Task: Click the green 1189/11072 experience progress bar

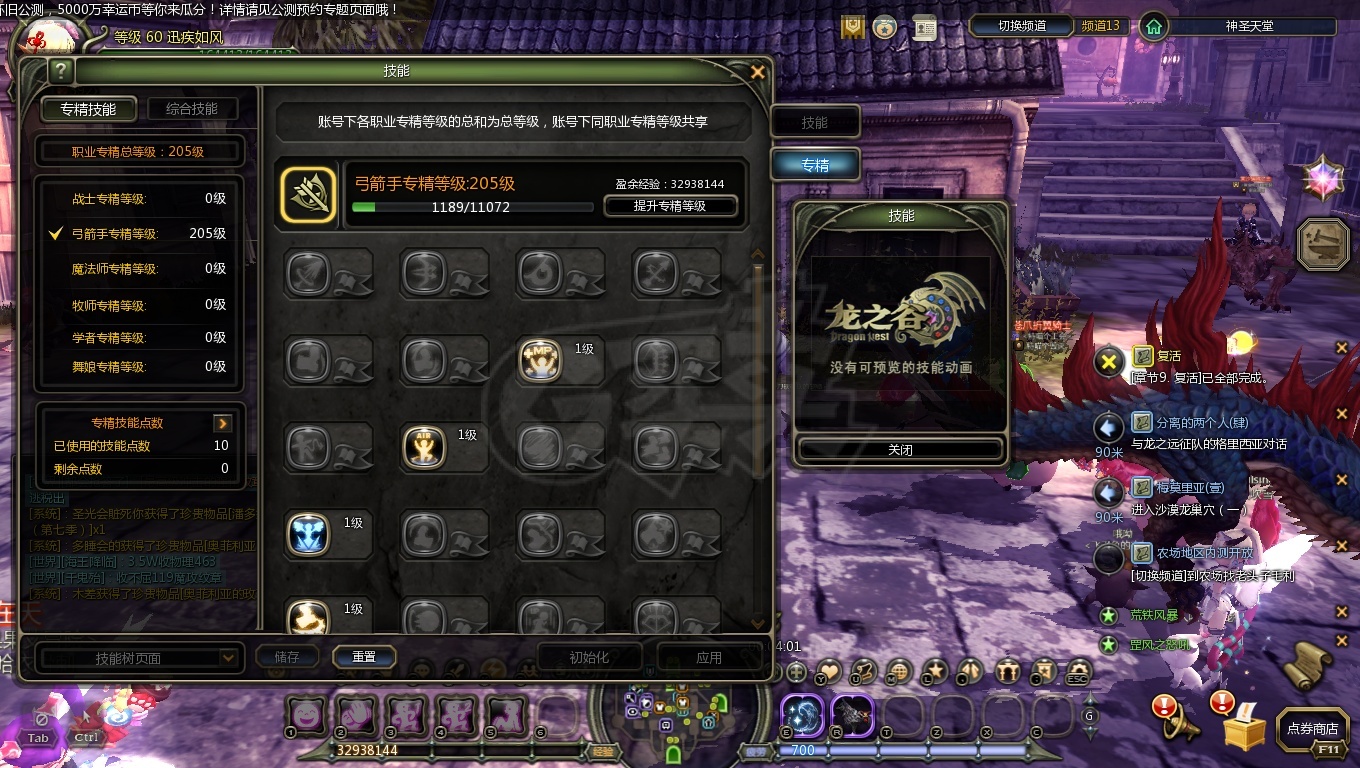Action: pyautogui.click(x=471, y=207)
